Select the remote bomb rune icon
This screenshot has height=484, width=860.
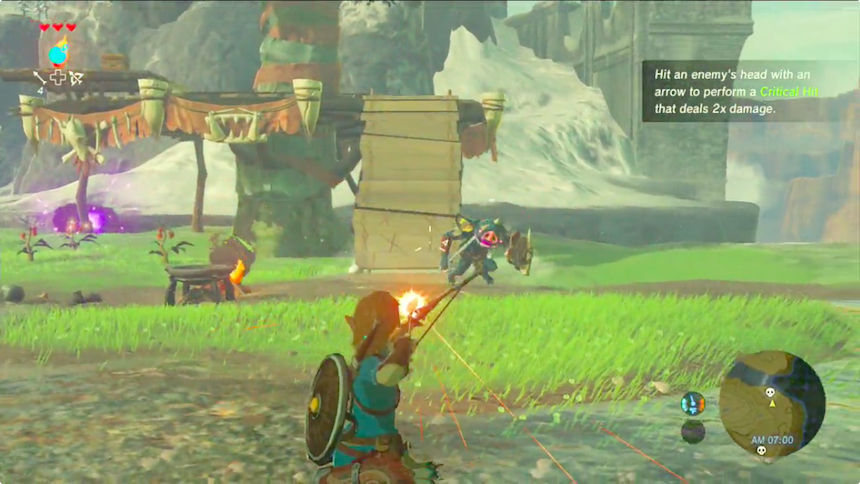tap(59, 53)
